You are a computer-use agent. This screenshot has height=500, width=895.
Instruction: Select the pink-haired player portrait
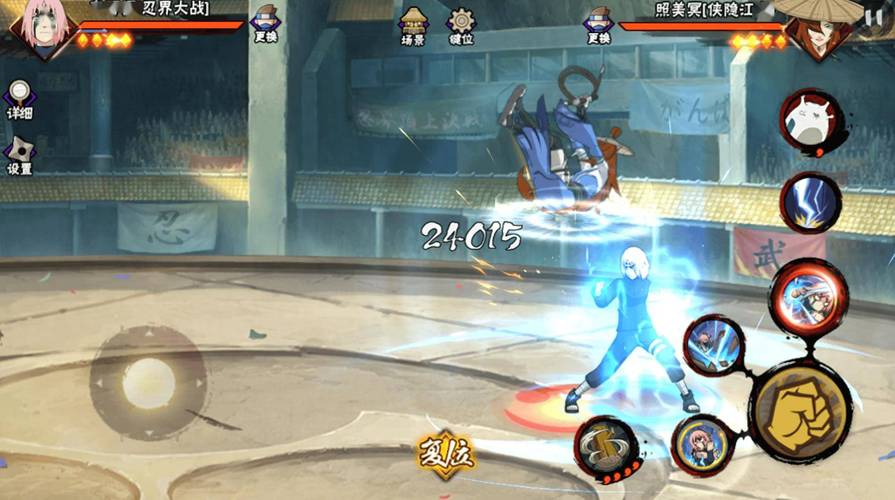[x=38, y=28]
